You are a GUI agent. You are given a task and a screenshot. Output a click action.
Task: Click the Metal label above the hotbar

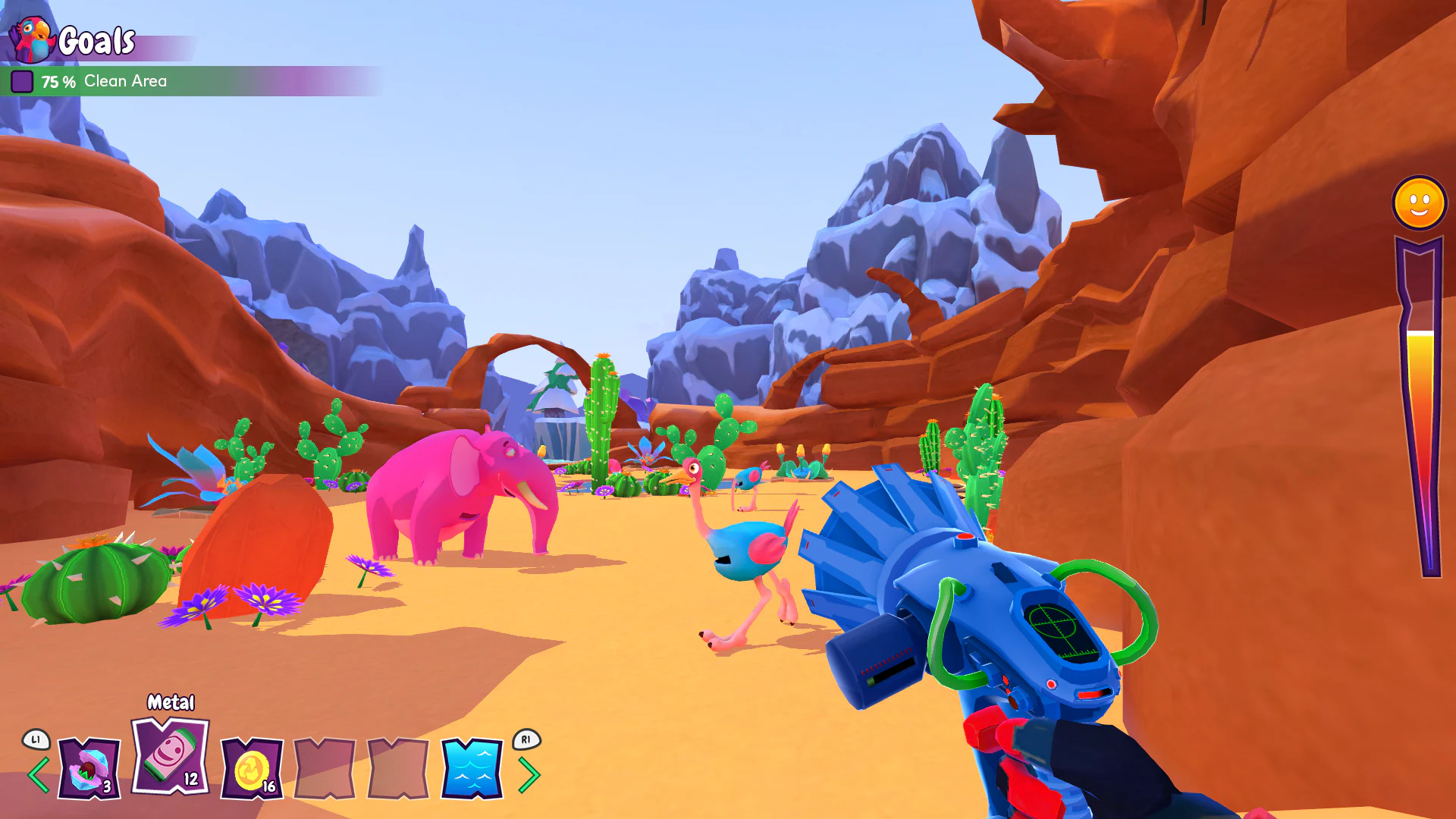pos(170,703)
